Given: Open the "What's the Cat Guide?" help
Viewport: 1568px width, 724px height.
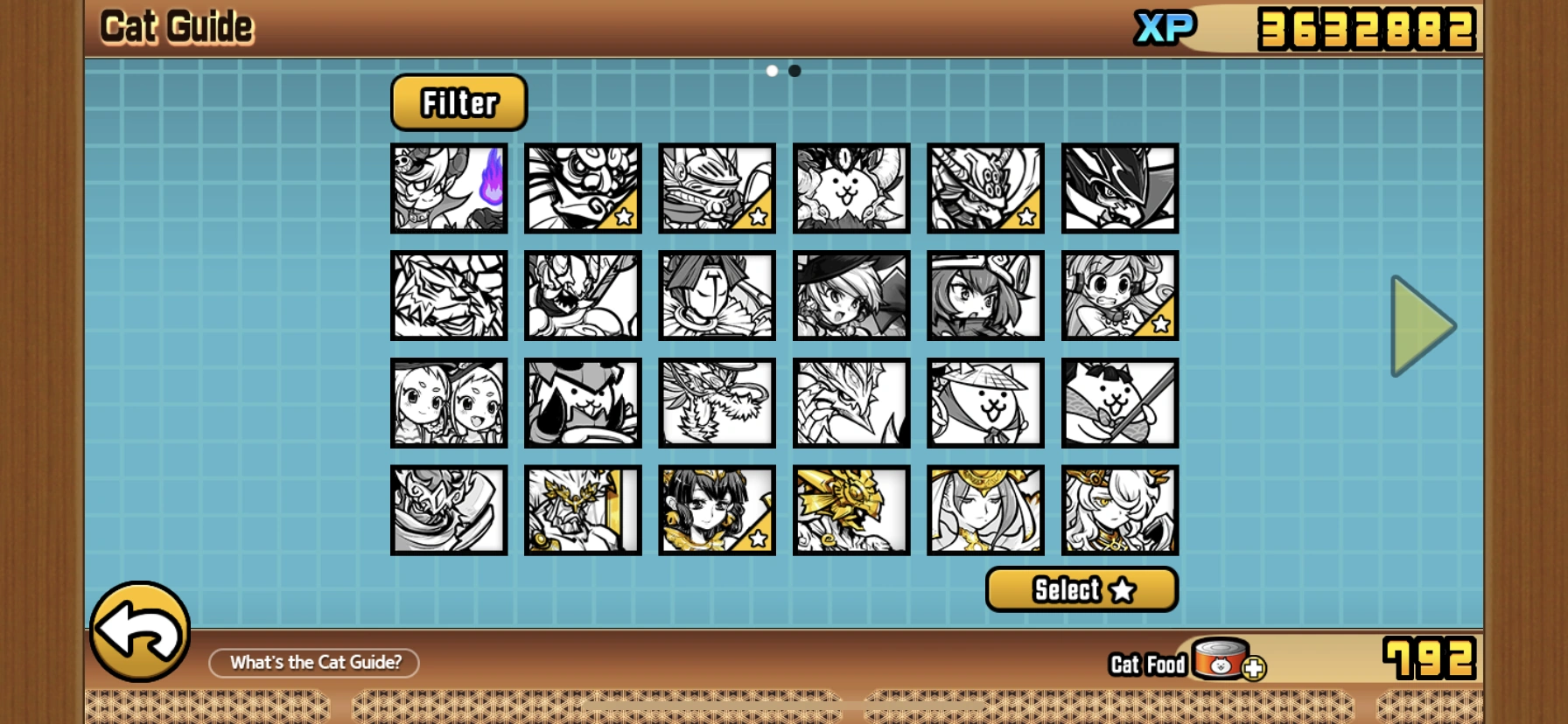Looking at the screenshot, I should [x=312, y=664].
